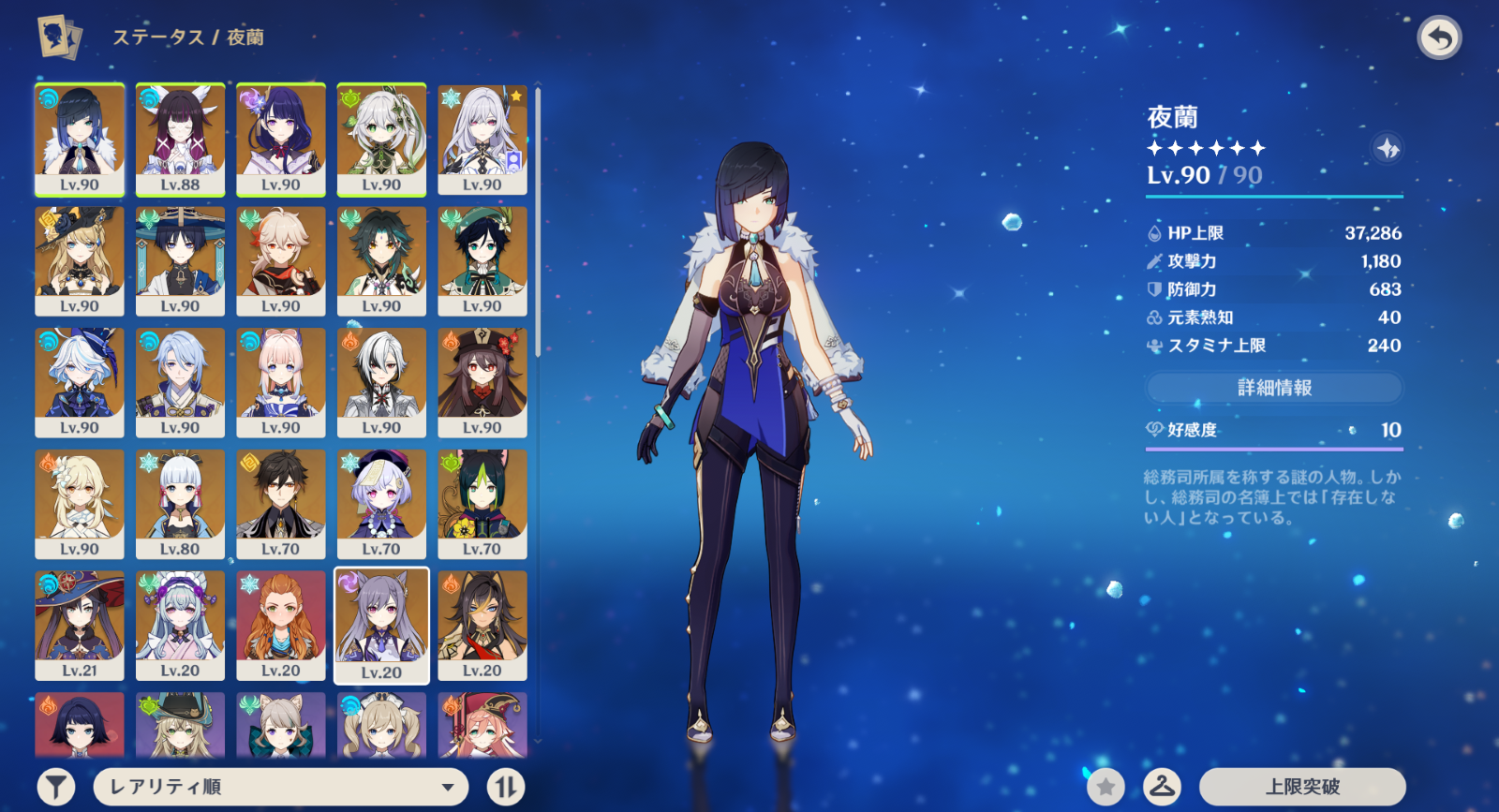Open the レアリティ順 sort dropdown

point(281,787)
